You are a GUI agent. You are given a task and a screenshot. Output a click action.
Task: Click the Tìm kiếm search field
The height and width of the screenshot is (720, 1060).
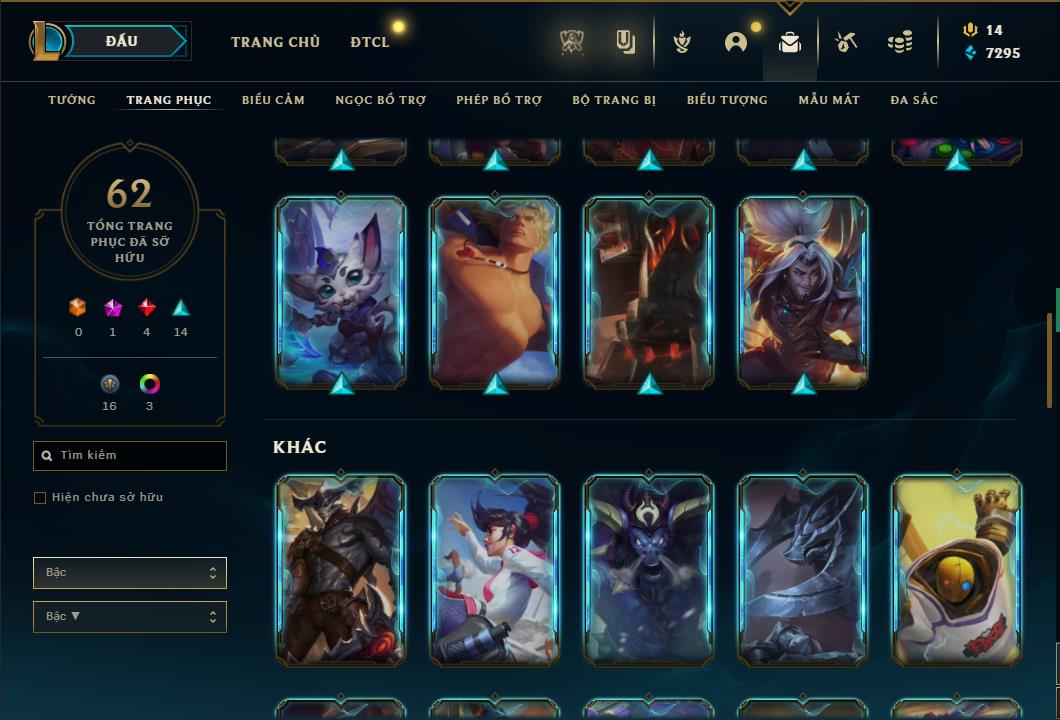tap(130, 456)
